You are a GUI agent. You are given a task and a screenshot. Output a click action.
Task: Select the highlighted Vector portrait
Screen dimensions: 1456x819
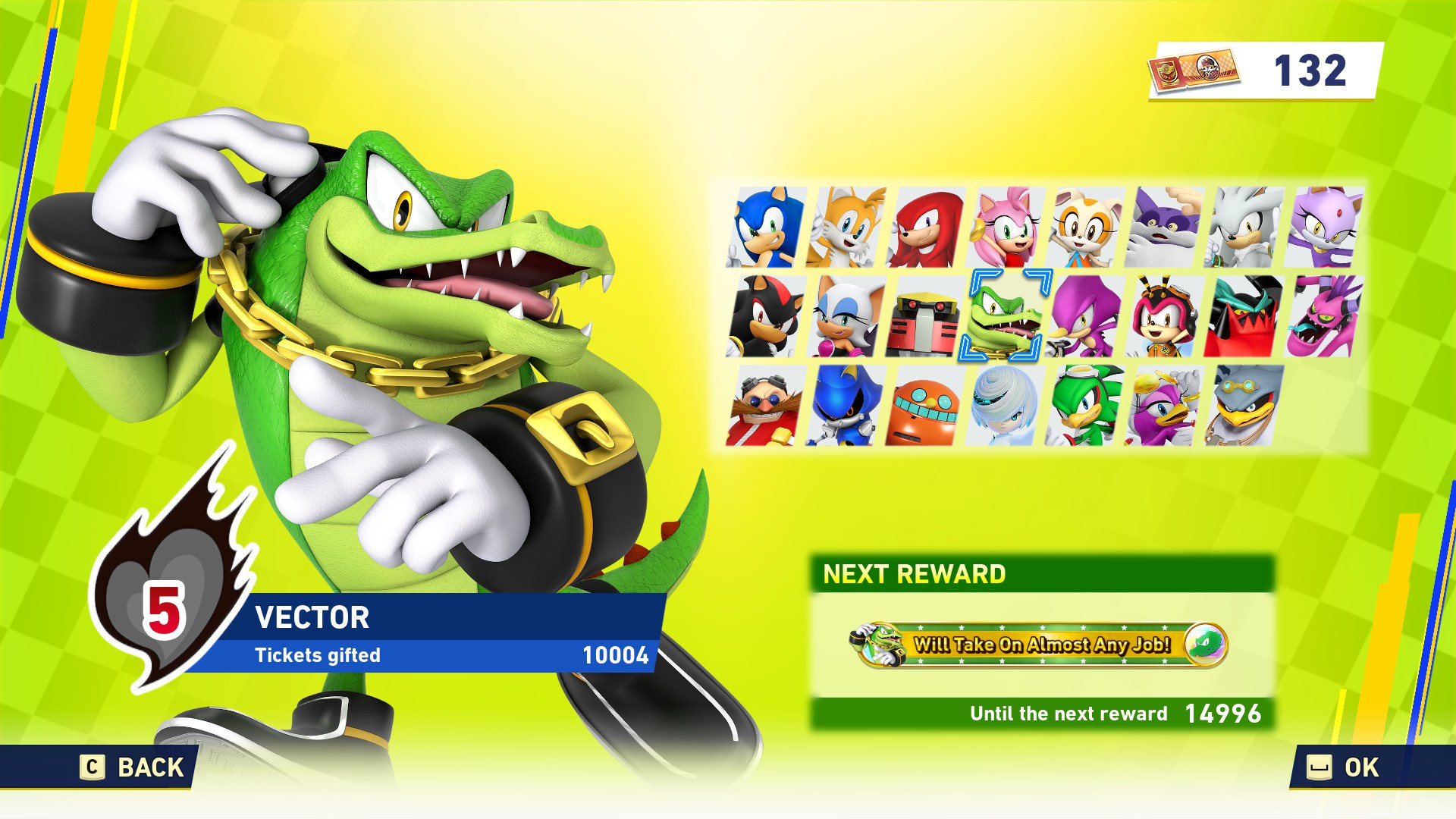pyautogui.click(x=1006, y=316)
